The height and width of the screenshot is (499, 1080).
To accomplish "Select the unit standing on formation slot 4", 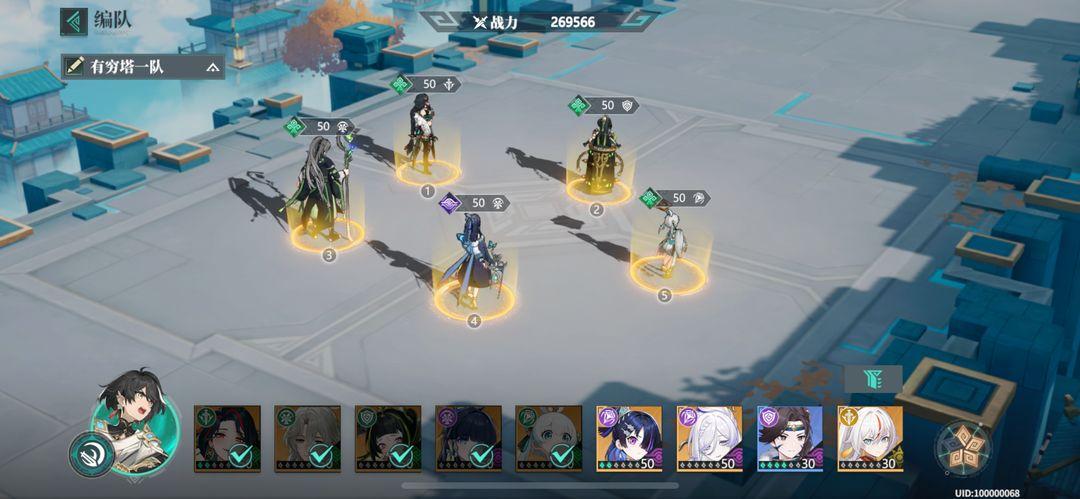I will pos(472,262).
